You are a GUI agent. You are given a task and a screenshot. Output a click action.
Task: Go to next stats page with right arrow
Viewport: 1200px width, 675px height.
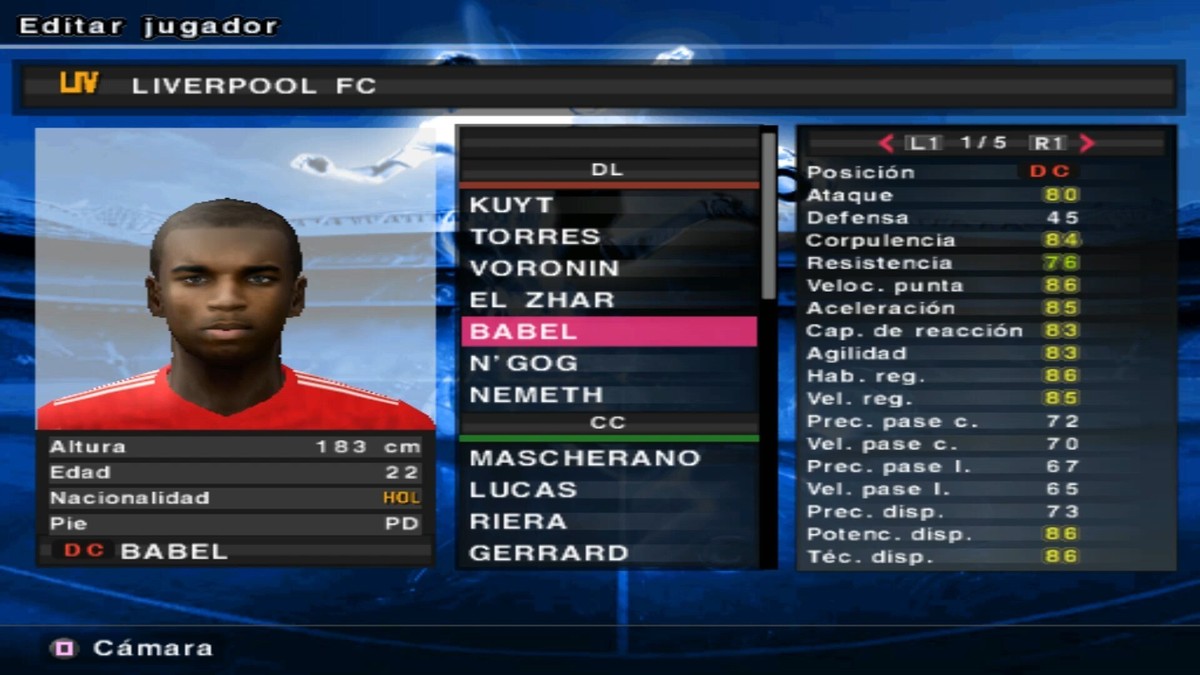[1087, 143]
